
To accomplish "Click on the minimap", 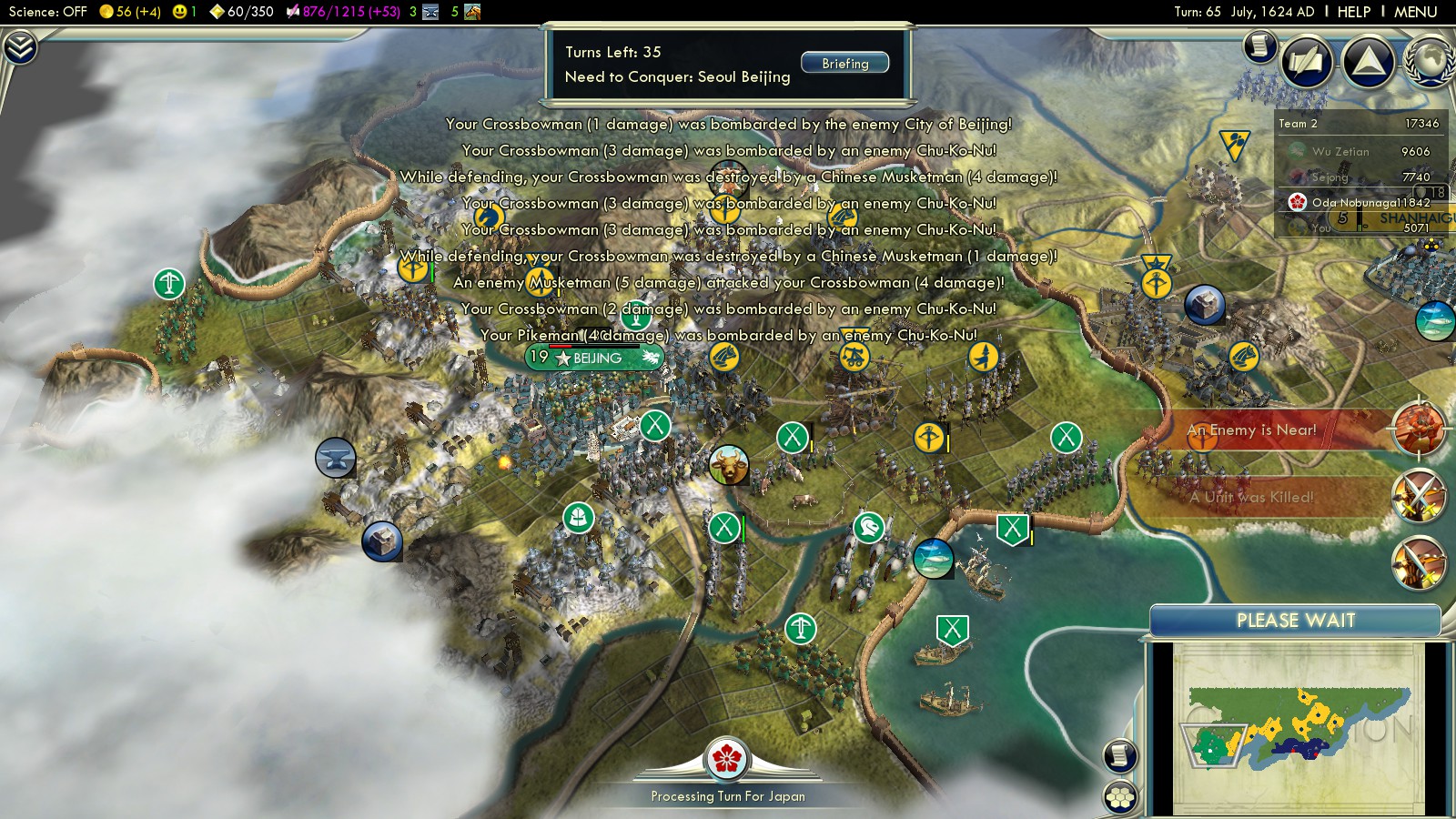I will [x=1297, y=728].
